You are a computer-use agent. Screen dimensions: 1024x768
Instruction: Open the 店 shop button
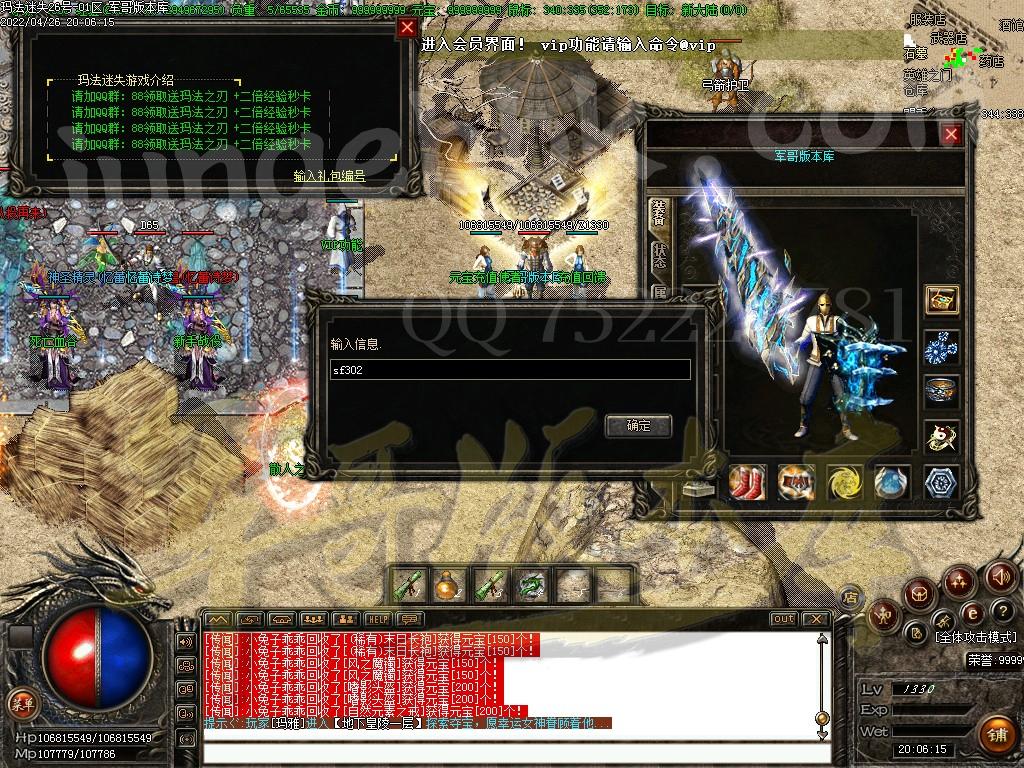pyautogui.click(x=850, y=597)
